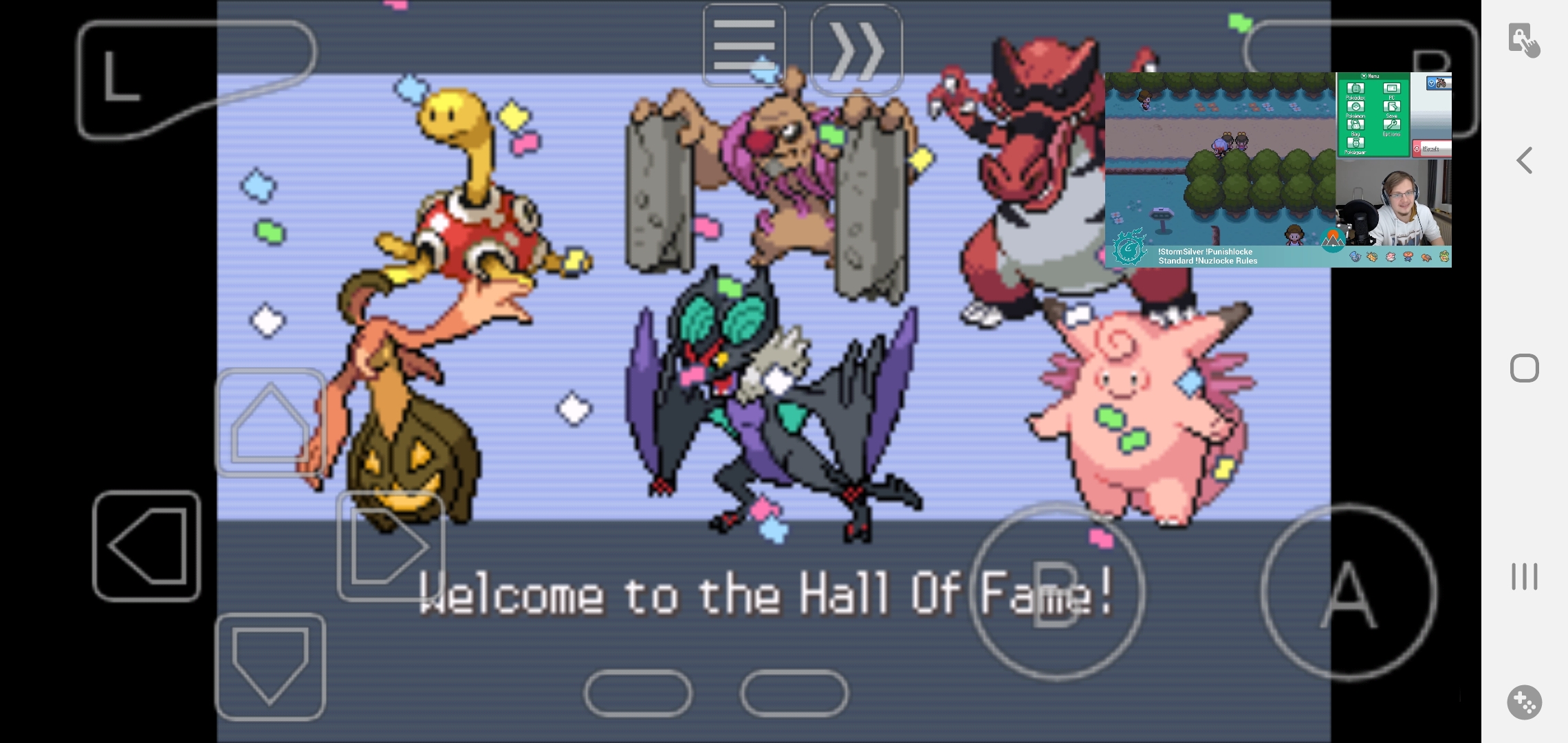Viewport: 1568px width, 743px height.
Task: Open the Pokégear menu icon
Action: click(1355, 143)
